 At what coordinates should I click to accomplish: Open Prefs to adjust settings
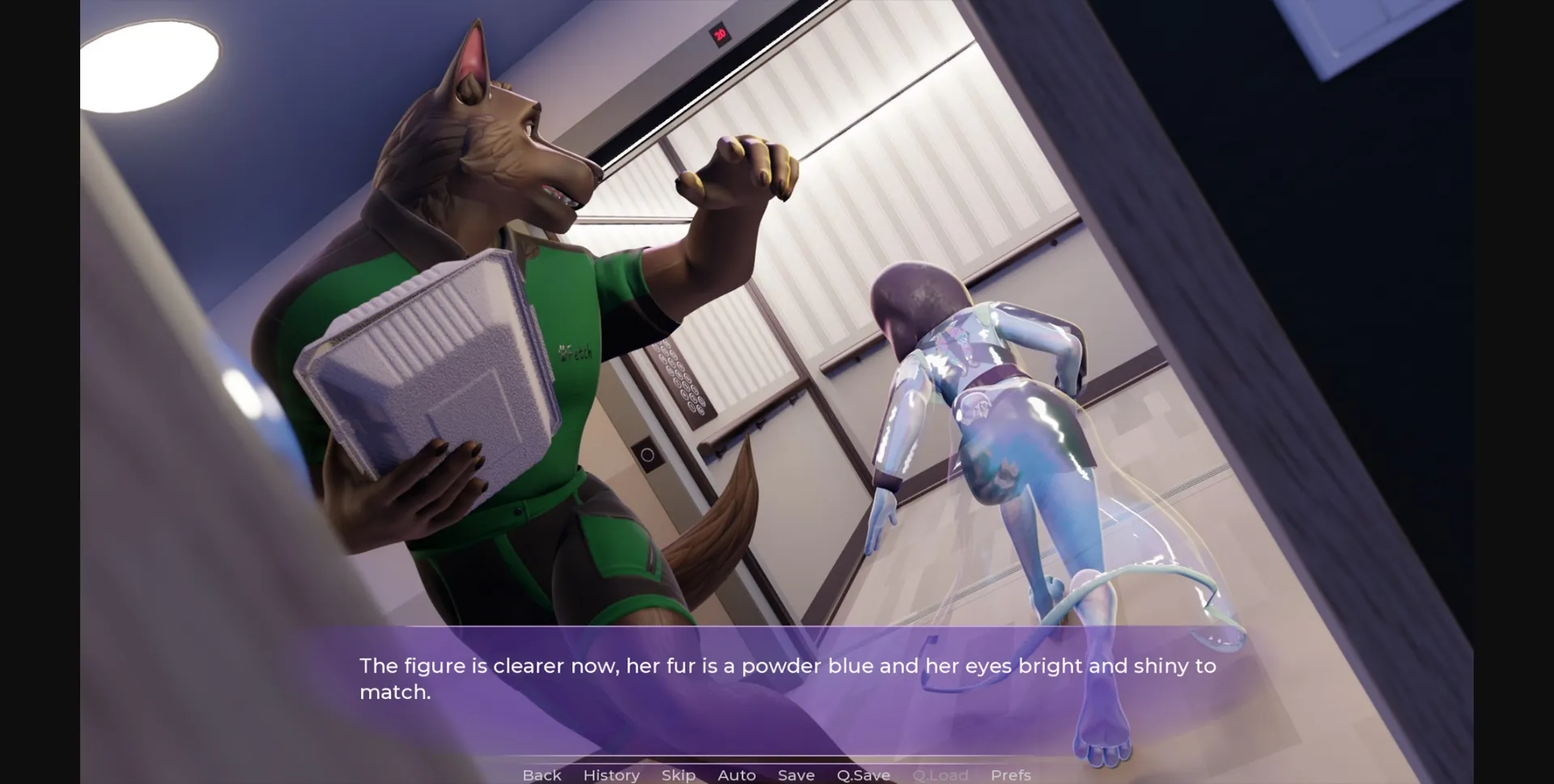click(1011, 774)
